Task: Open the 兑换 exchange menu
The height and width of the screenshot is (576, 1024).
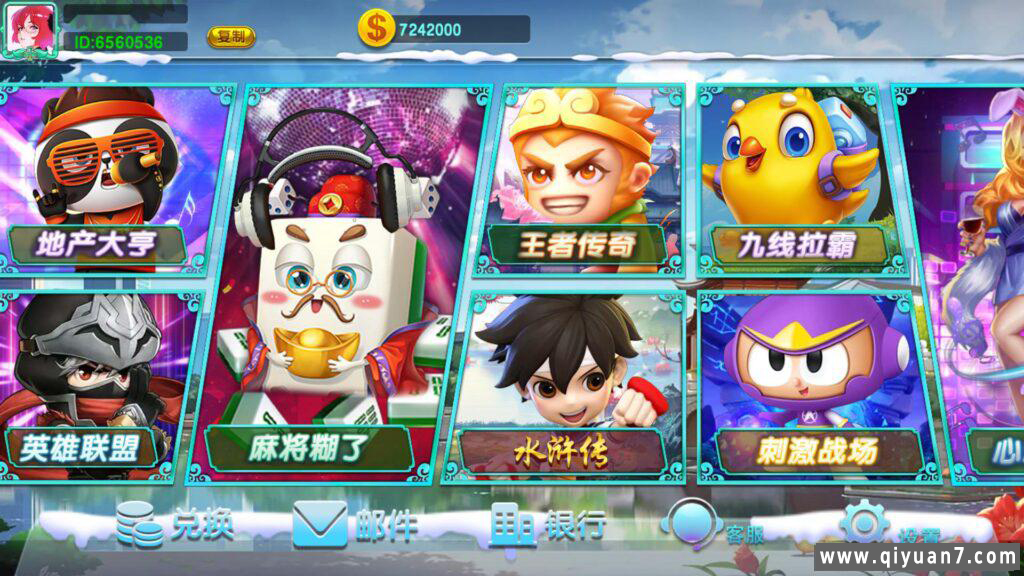Action: 175,524
